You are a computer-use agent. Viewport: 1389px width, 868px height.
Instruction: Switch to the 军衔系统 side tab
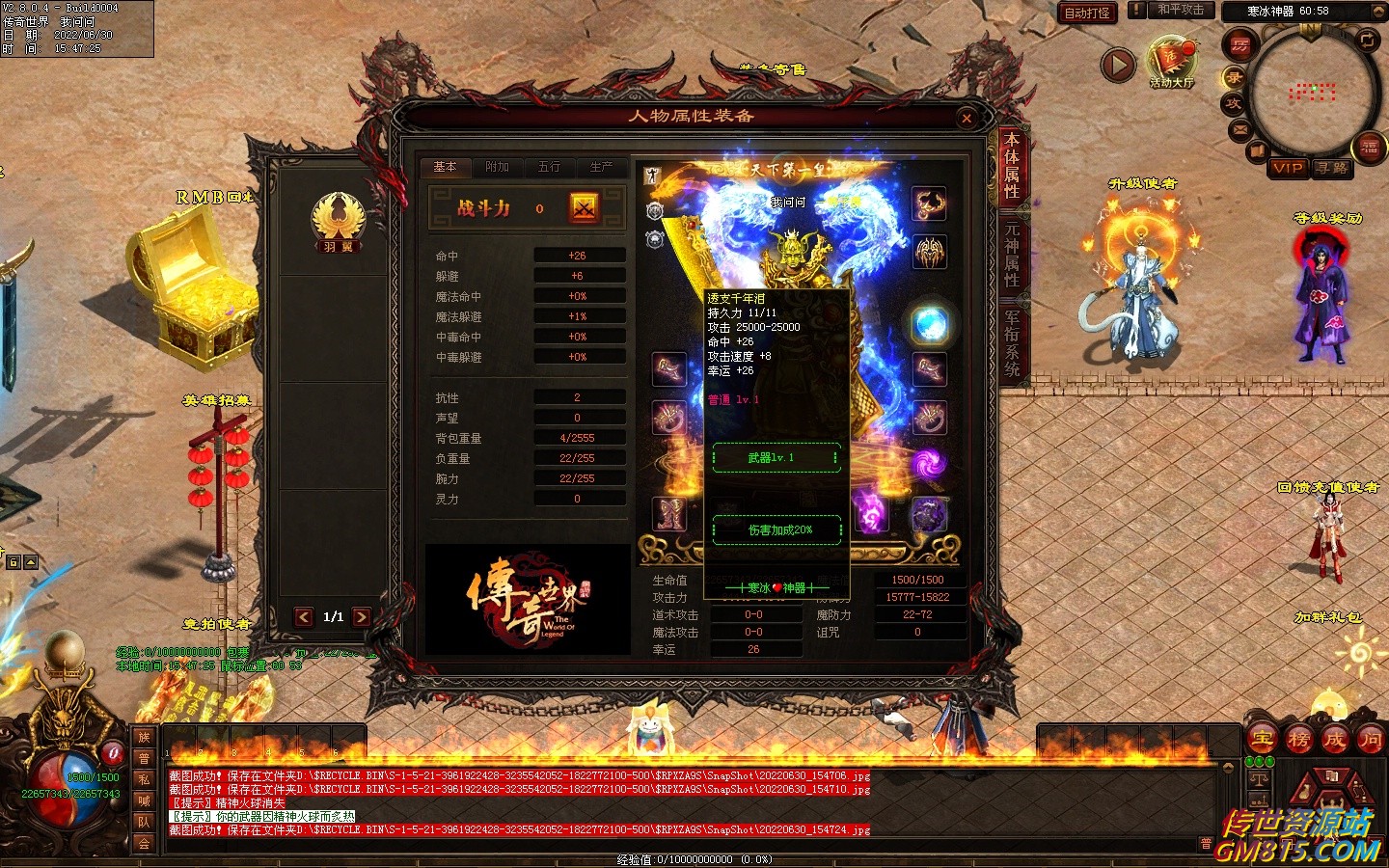click(1012, 342)
